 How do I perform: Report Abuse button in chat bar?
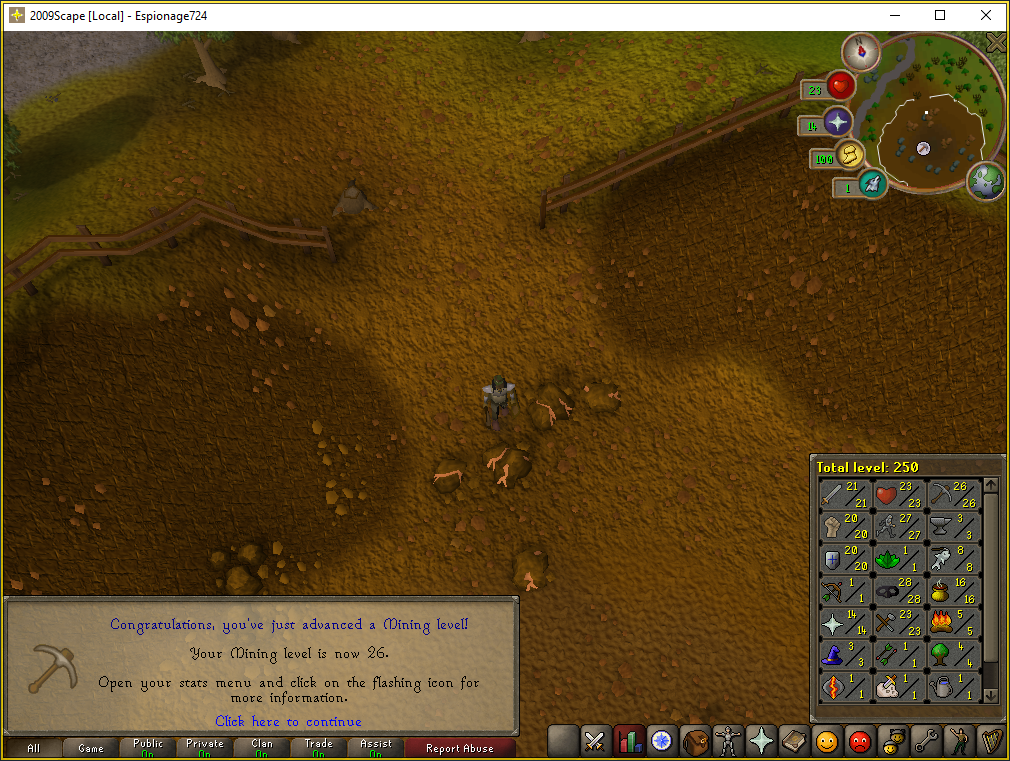click(459, 747)
